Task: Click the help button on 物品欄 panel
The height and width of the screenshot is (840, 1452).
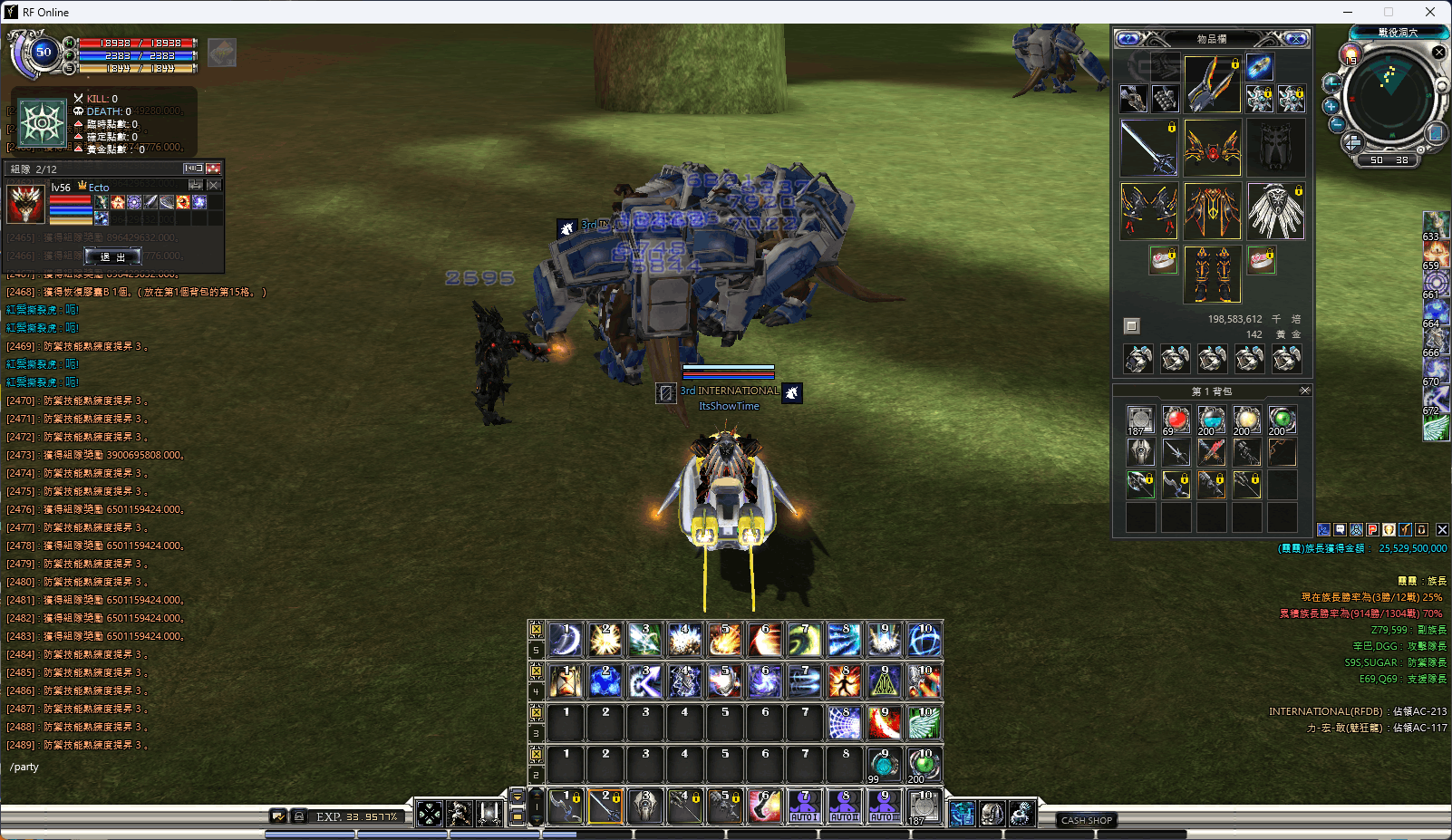Action: pyautogui.click(x=1128, y=39)
